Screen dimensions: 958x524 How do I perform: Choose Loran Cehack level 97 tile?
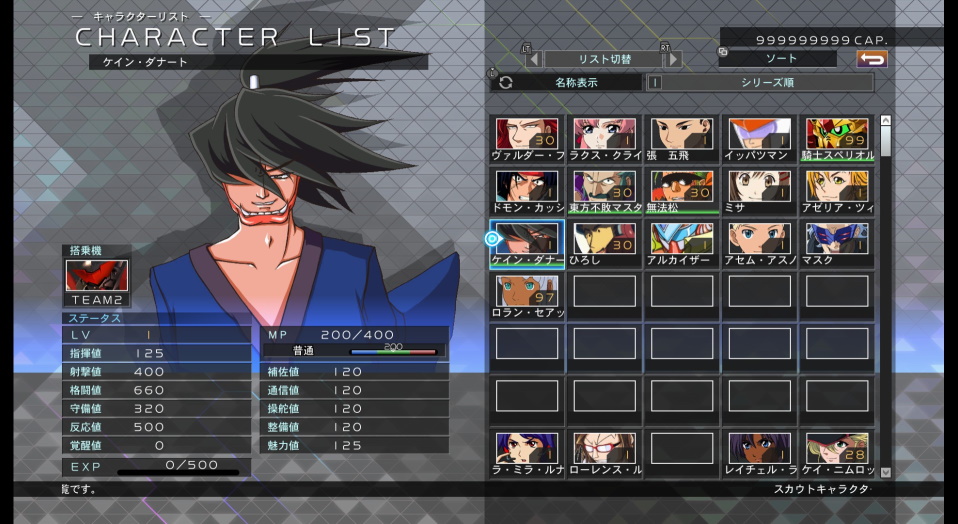[527, 295]
